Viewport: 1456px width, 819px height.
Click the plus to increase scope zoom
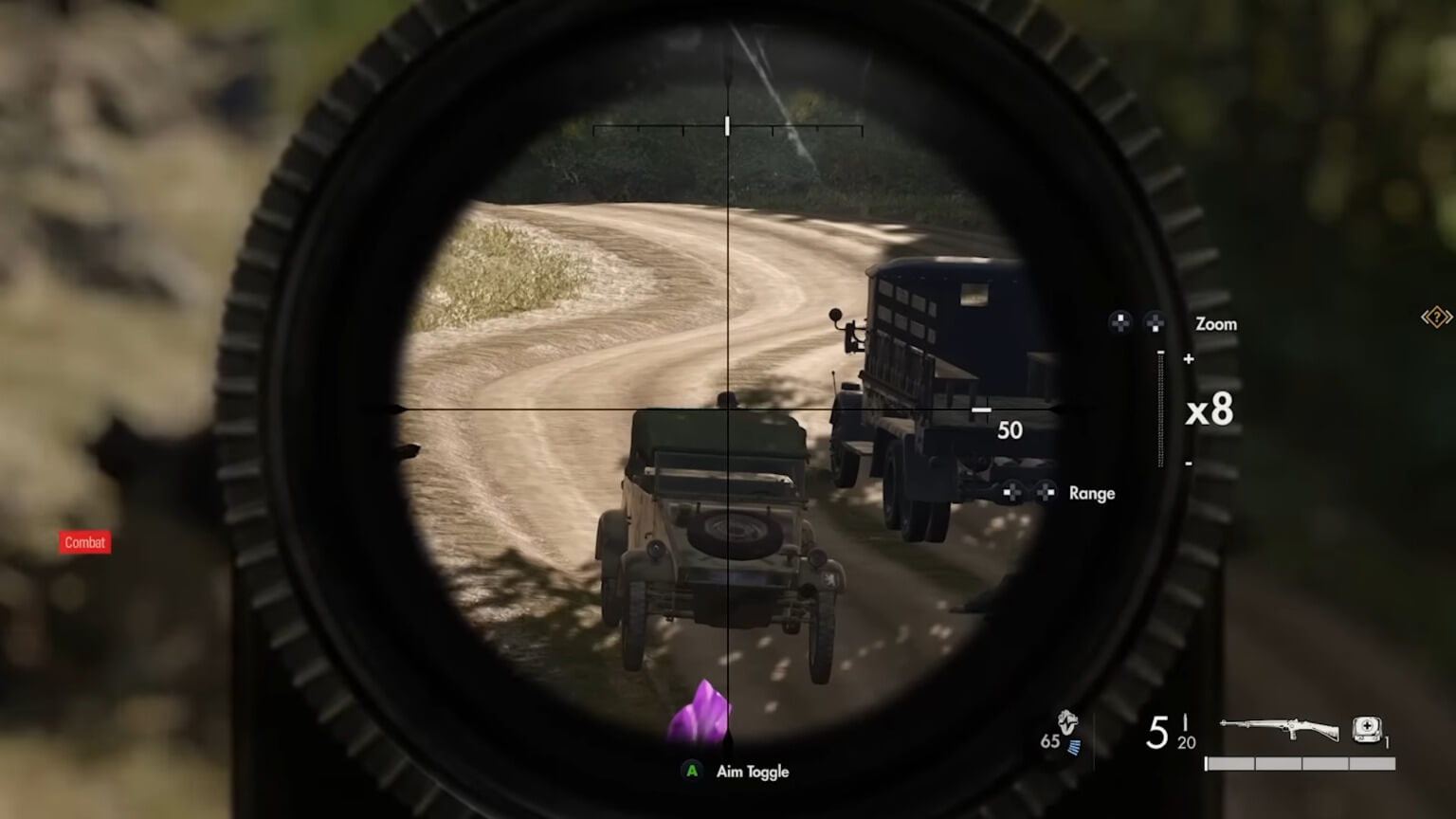pos(1187,359)
